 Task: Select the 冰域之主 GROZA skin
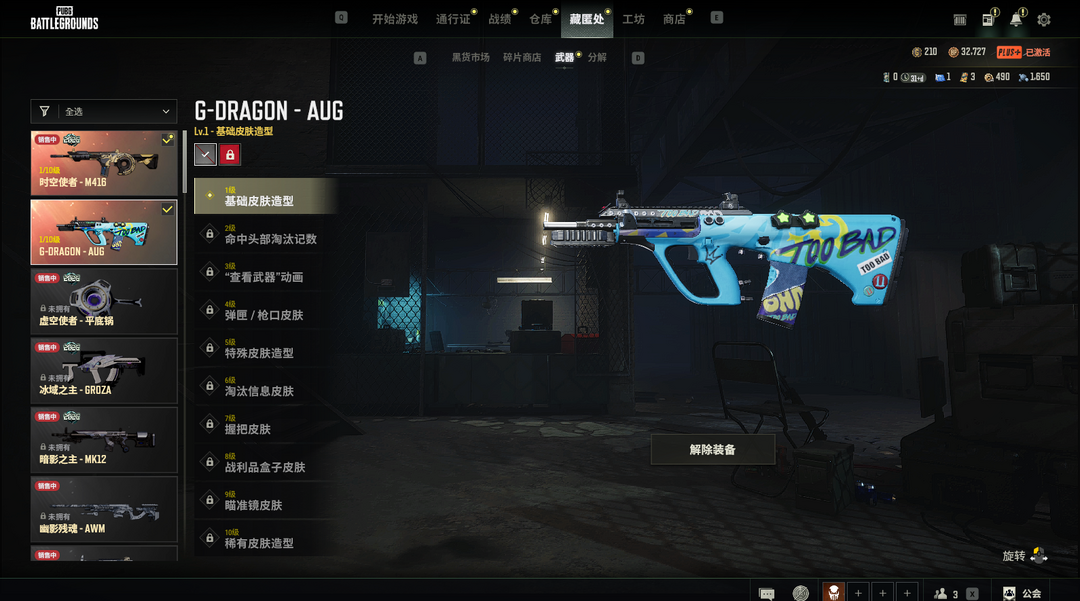coord(104,370)
